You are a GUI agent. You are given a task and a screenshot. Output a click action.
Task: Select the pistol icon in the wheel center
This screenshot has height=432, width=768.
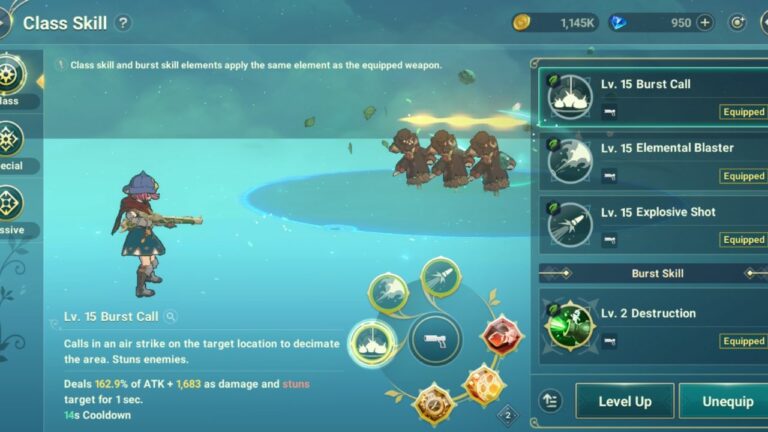436,340
